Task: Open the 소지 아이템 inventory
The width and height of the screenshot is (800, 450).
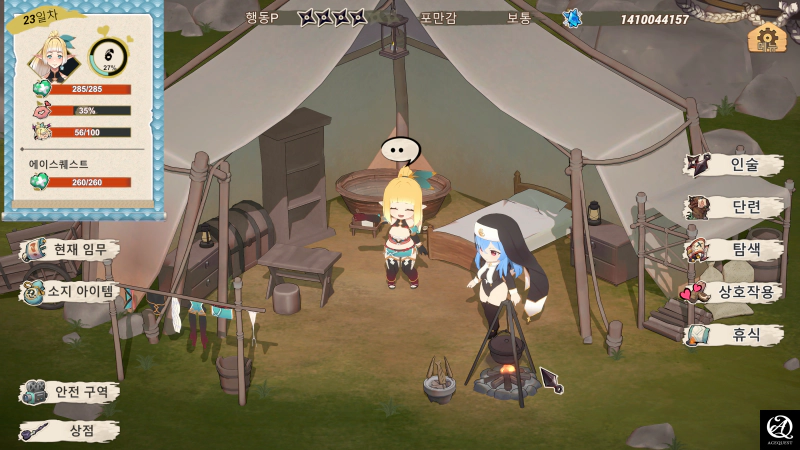Action: [72, 292]
